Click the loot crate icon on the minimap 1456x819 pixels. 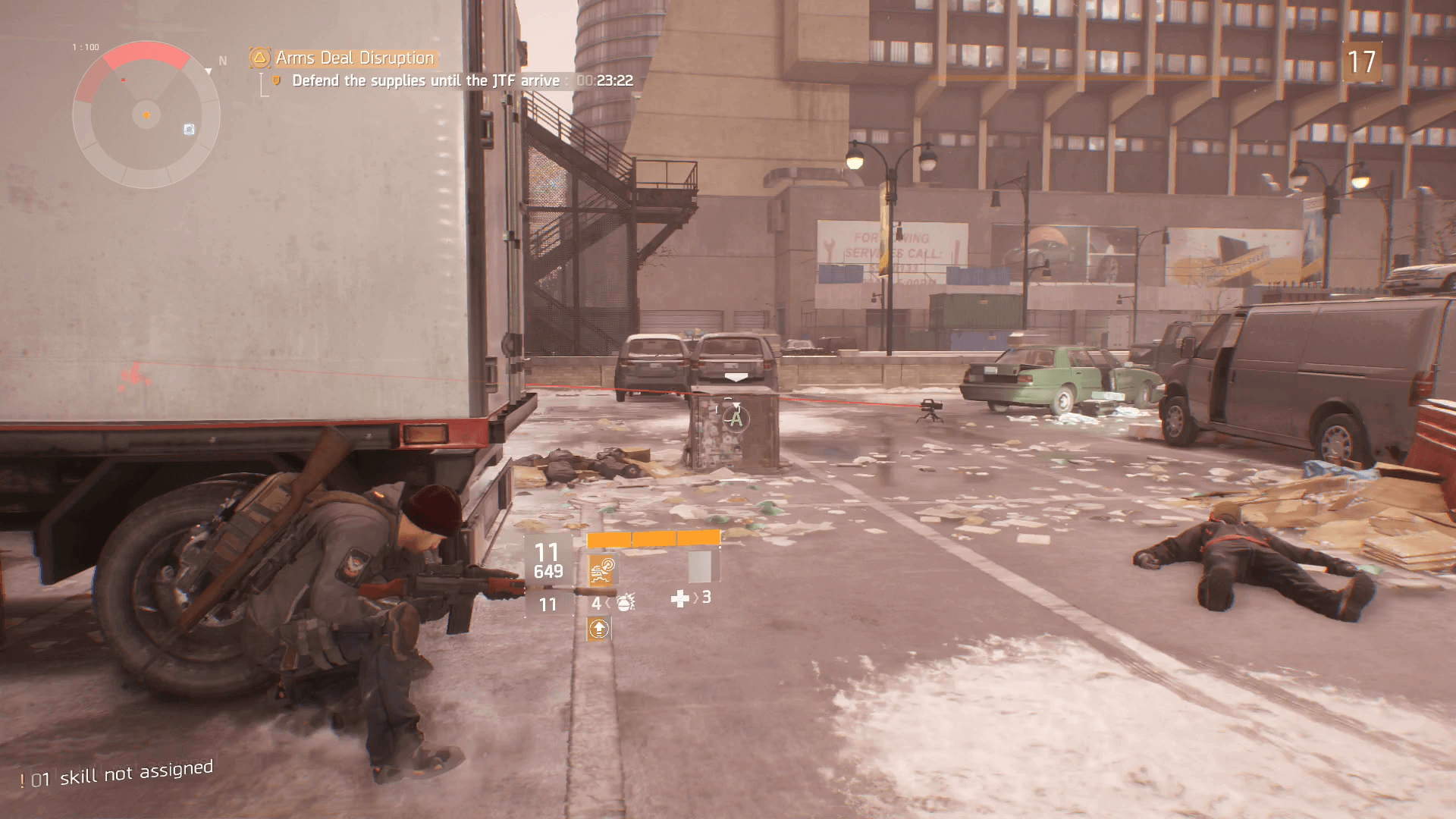coord(189,130)
